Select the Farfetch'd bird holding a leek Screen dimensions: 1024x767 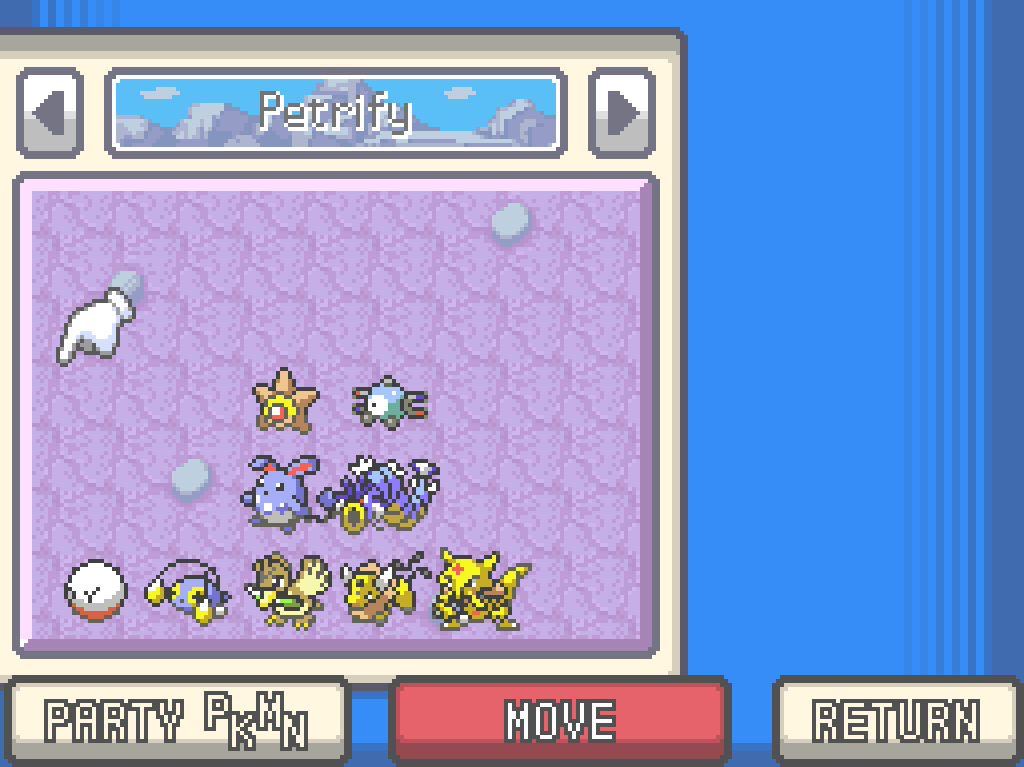(x=288, y=590)
